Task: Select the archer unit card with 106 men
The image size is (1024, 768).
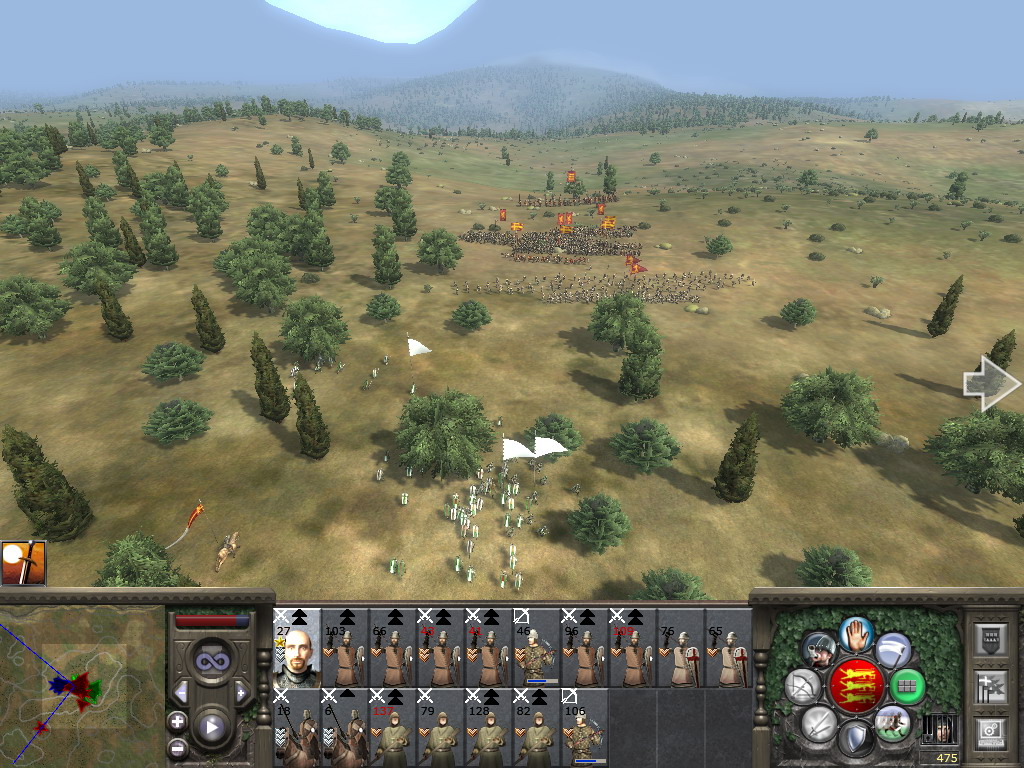Action: click(585, 728)
